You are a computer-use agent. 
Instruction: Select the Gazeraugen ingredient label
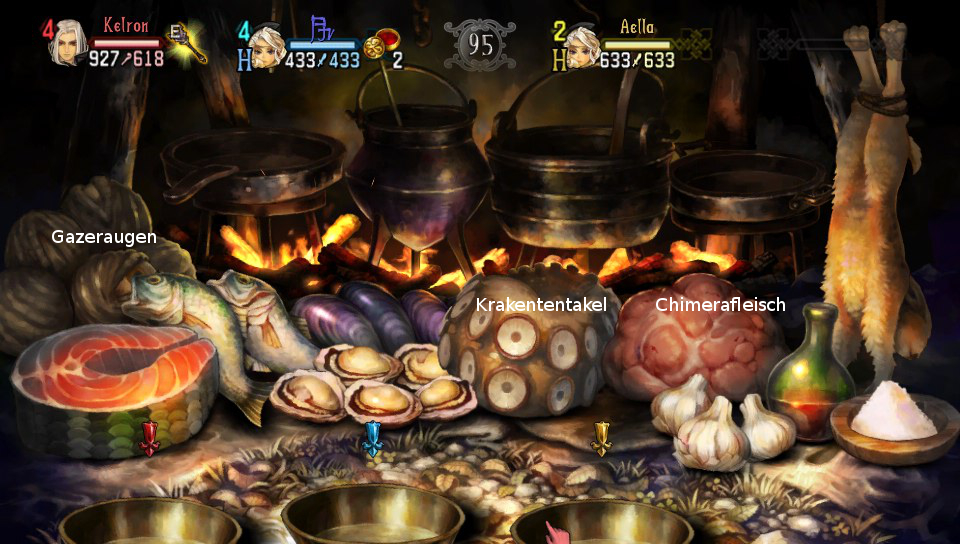point(104,237)
